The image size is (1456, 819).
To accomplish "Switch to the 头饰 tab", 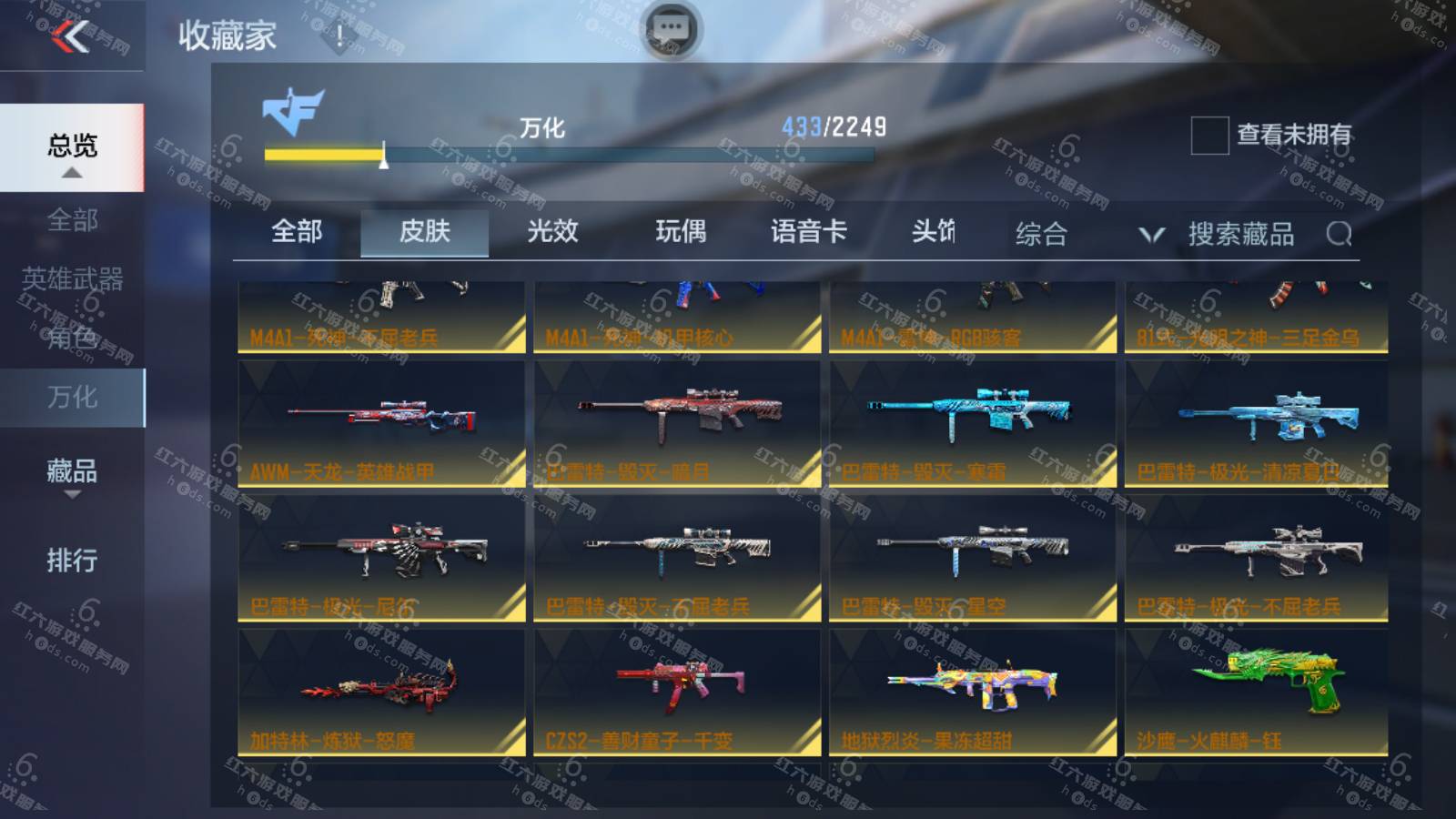I will click(934, 232).
